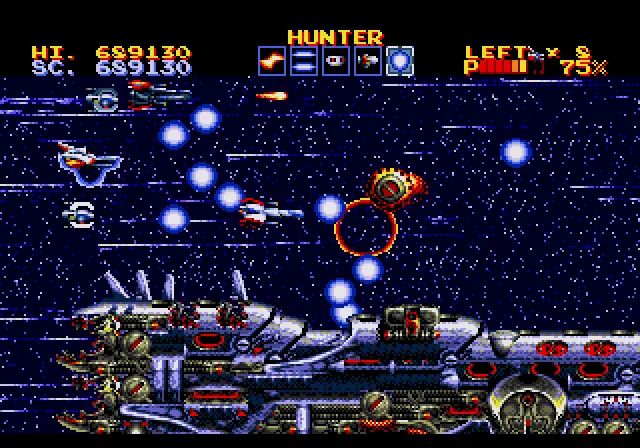Select the orange flame wave weapon icon
Viewport: 640px width, 448px height.
click(x=271, y=61)
